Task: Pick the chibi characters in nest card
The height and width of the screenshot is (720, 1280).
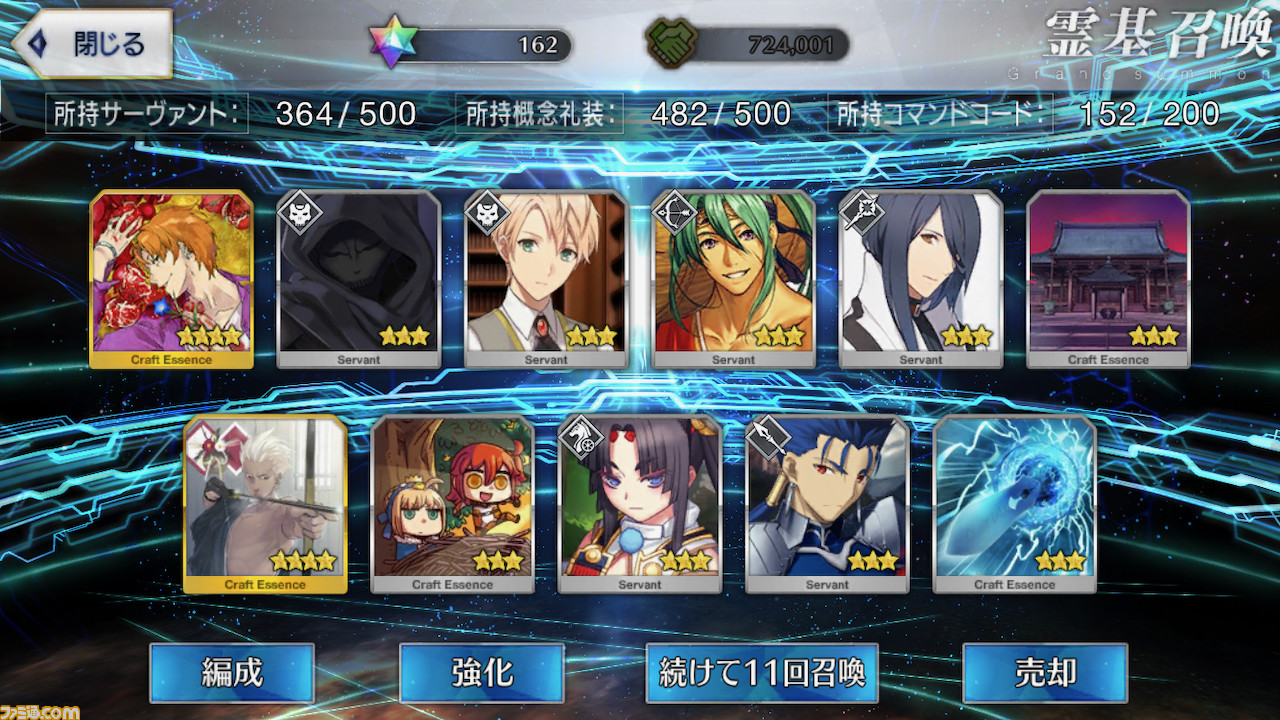Action: tap(452, 503)
